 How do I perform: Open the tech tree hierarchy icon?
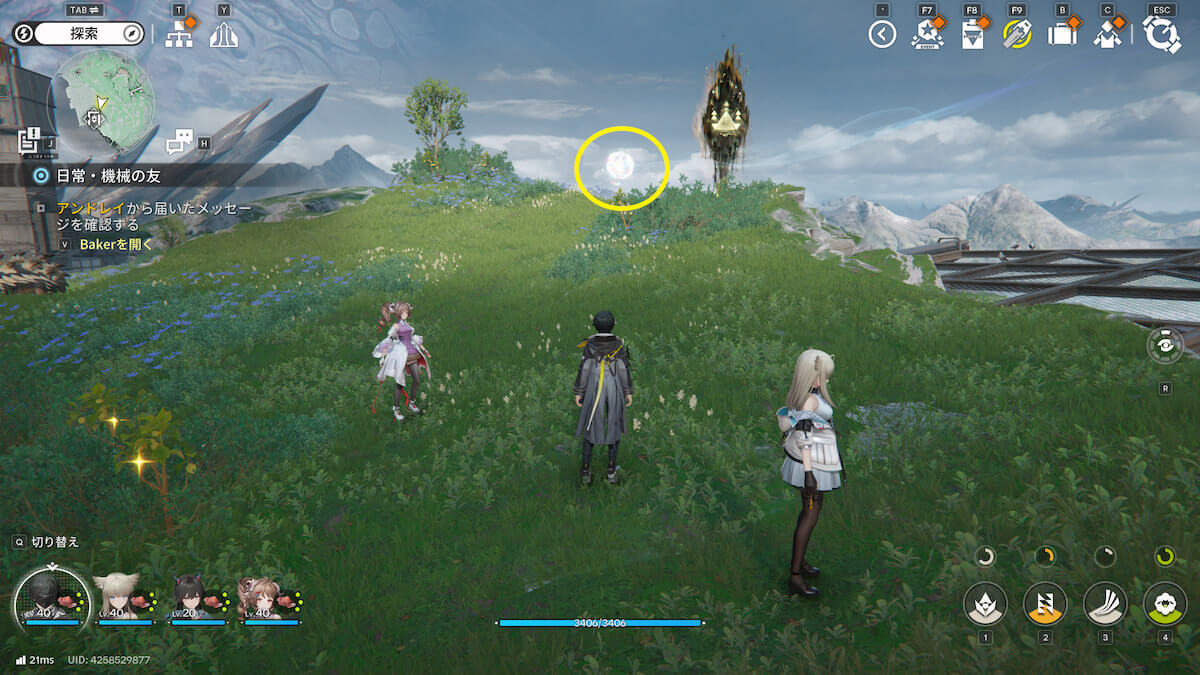[179, 35]
